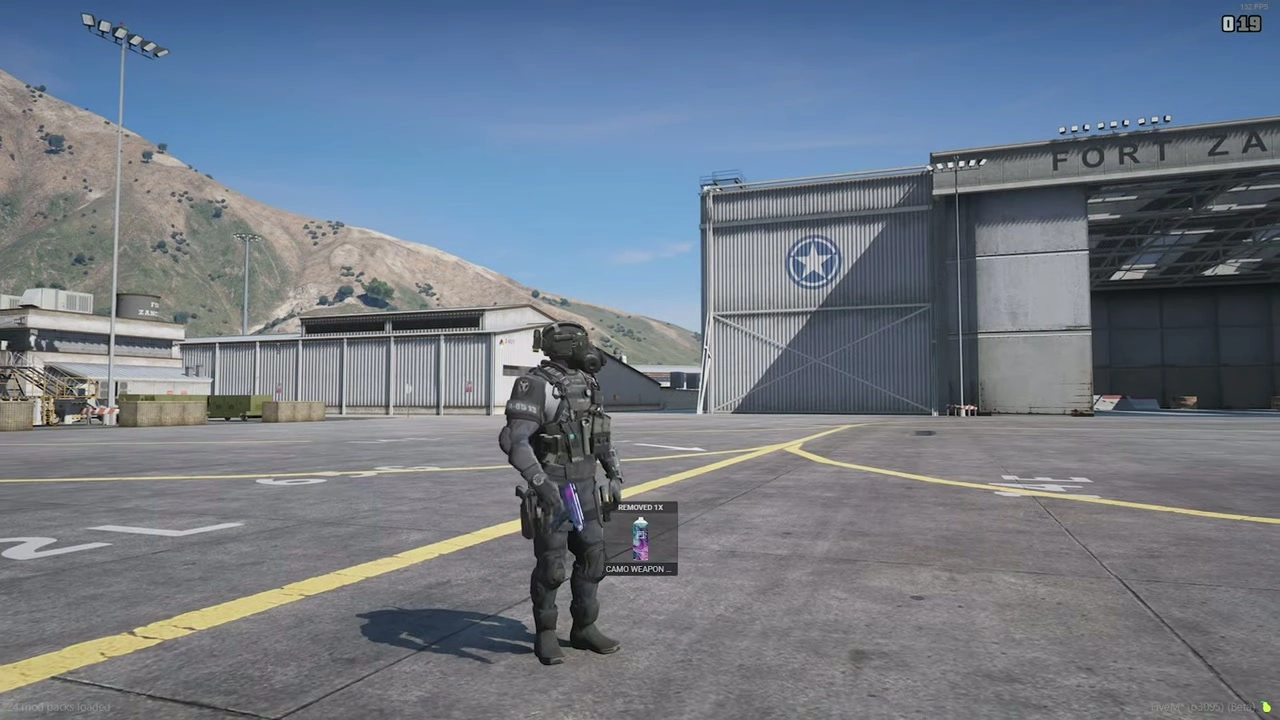The width and height of the screenshot is (1280, 720).
Task: Select the green pear icon near FiveM watermark
Action: 1264,707
